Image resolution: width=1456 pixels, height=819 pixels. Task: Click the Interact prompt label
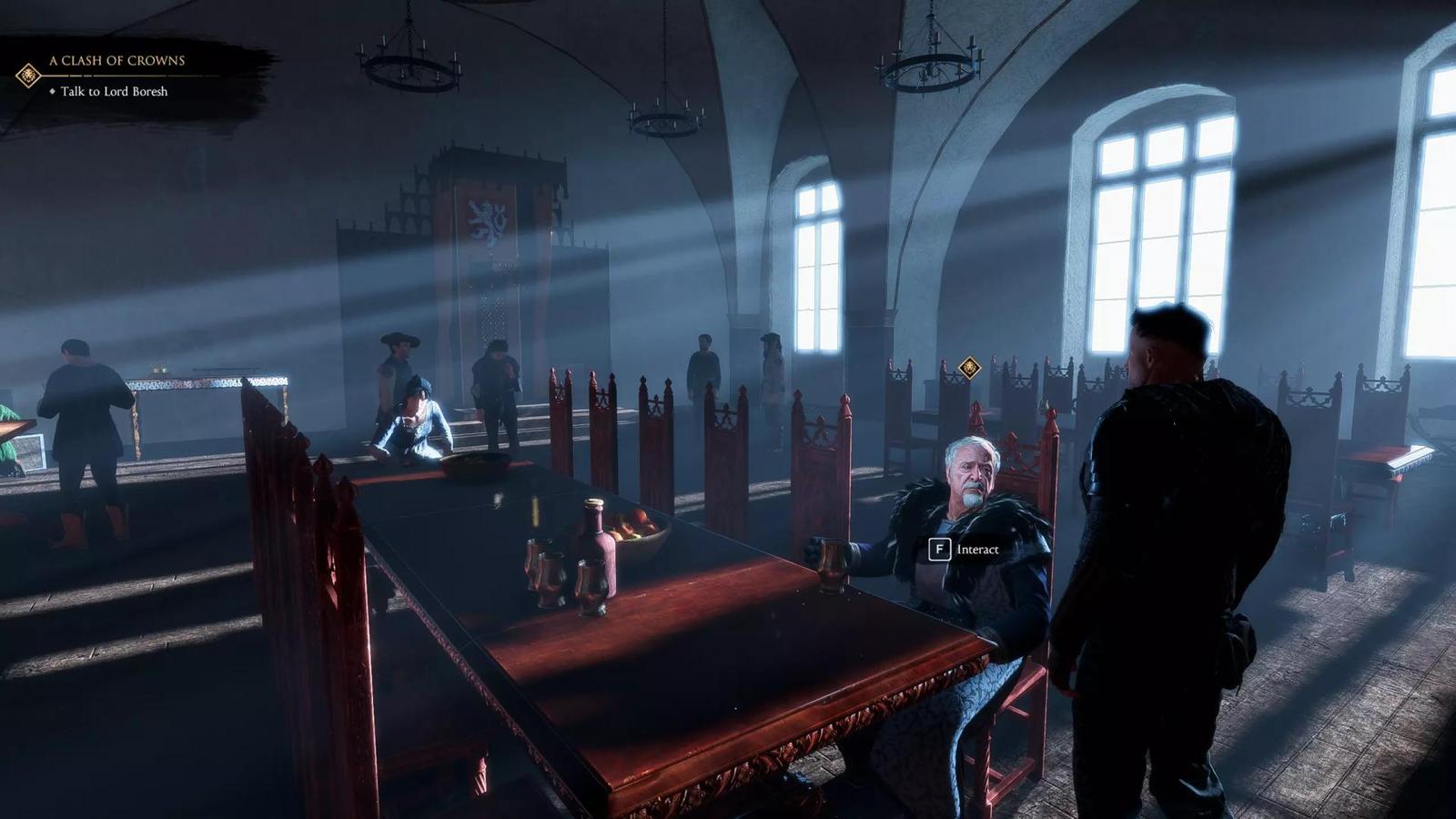pyautogui.click(x=977, y=550)
